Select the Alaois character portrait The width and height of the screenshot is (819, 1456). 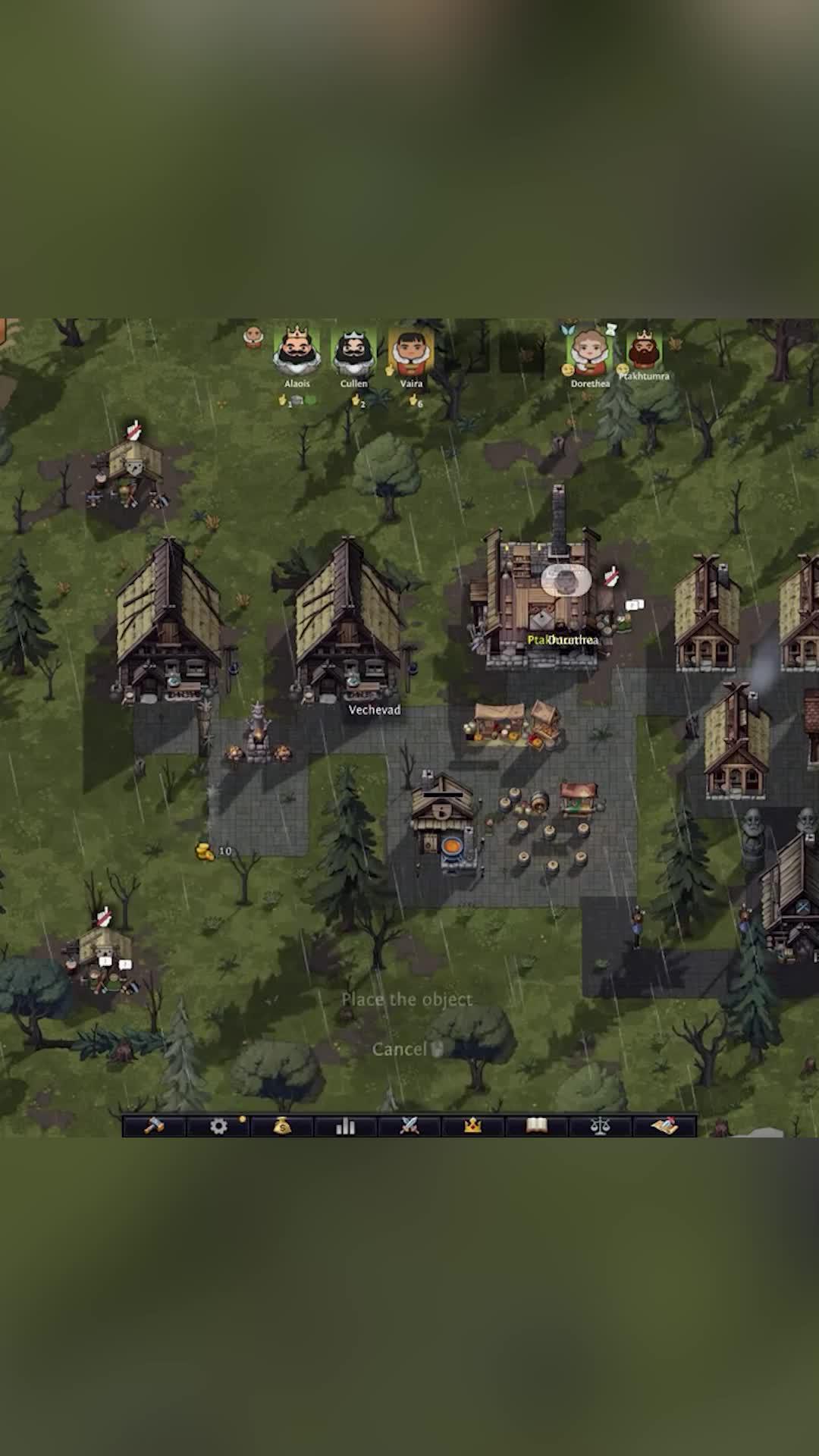point(297,351)
